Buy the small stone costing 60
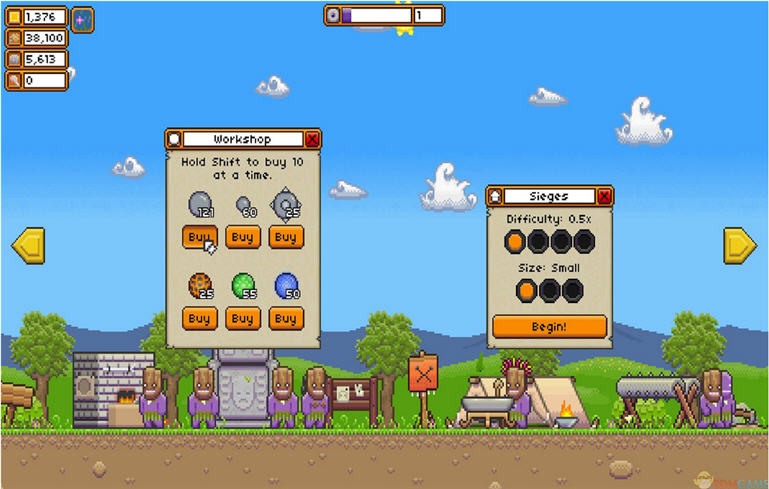This screenshot has height=489, width=769. (x=242, y=237)
